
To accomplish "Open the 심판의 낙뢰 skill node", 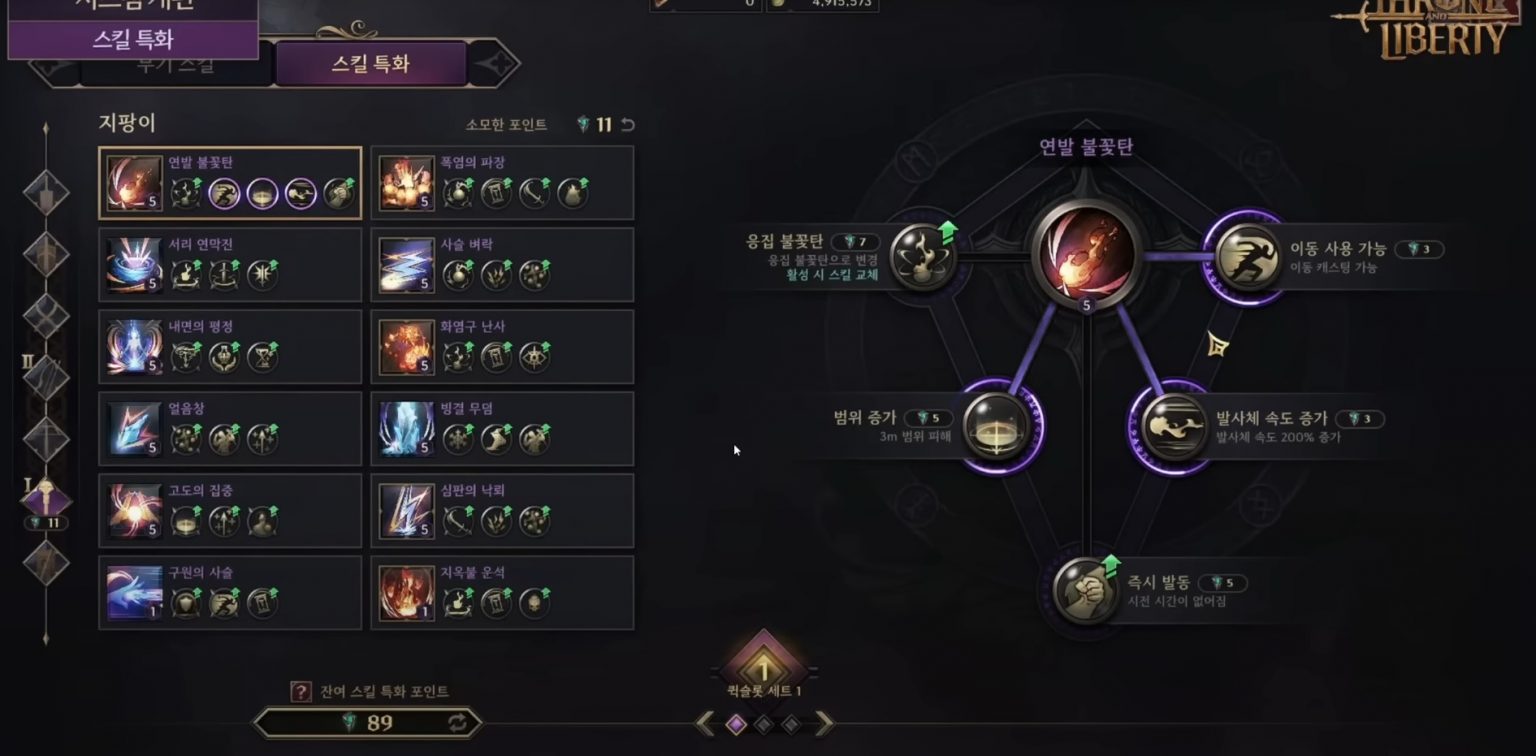I will (x=406, y=511).
